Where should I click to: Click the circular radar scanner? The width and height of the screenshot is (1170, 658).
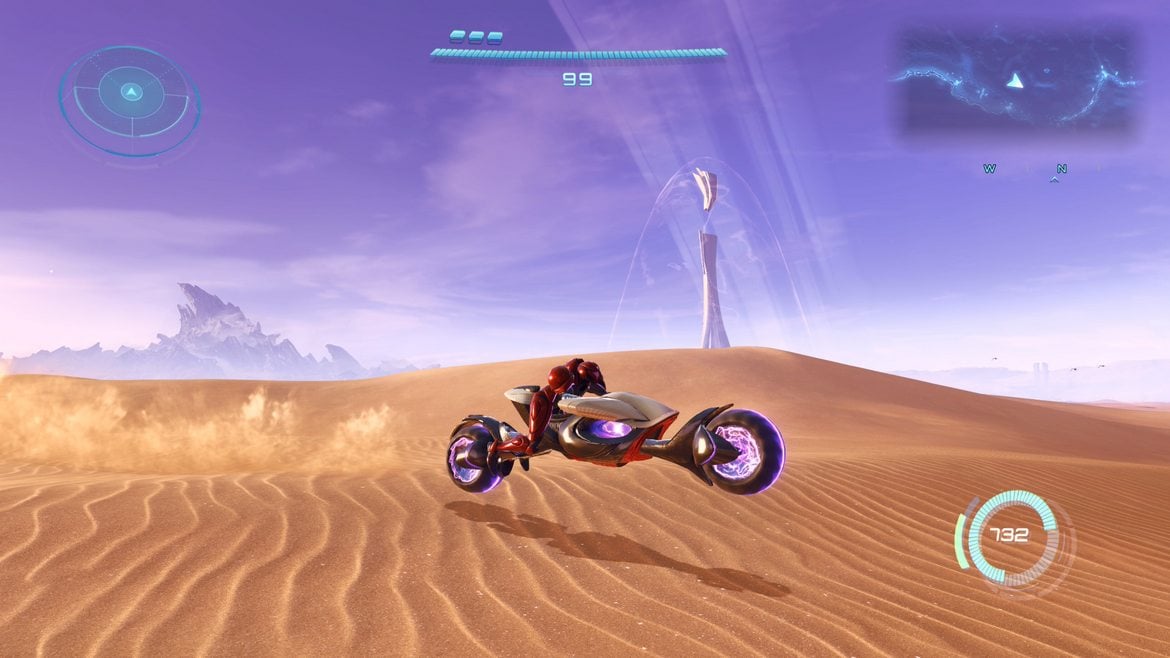pos(129,98)
